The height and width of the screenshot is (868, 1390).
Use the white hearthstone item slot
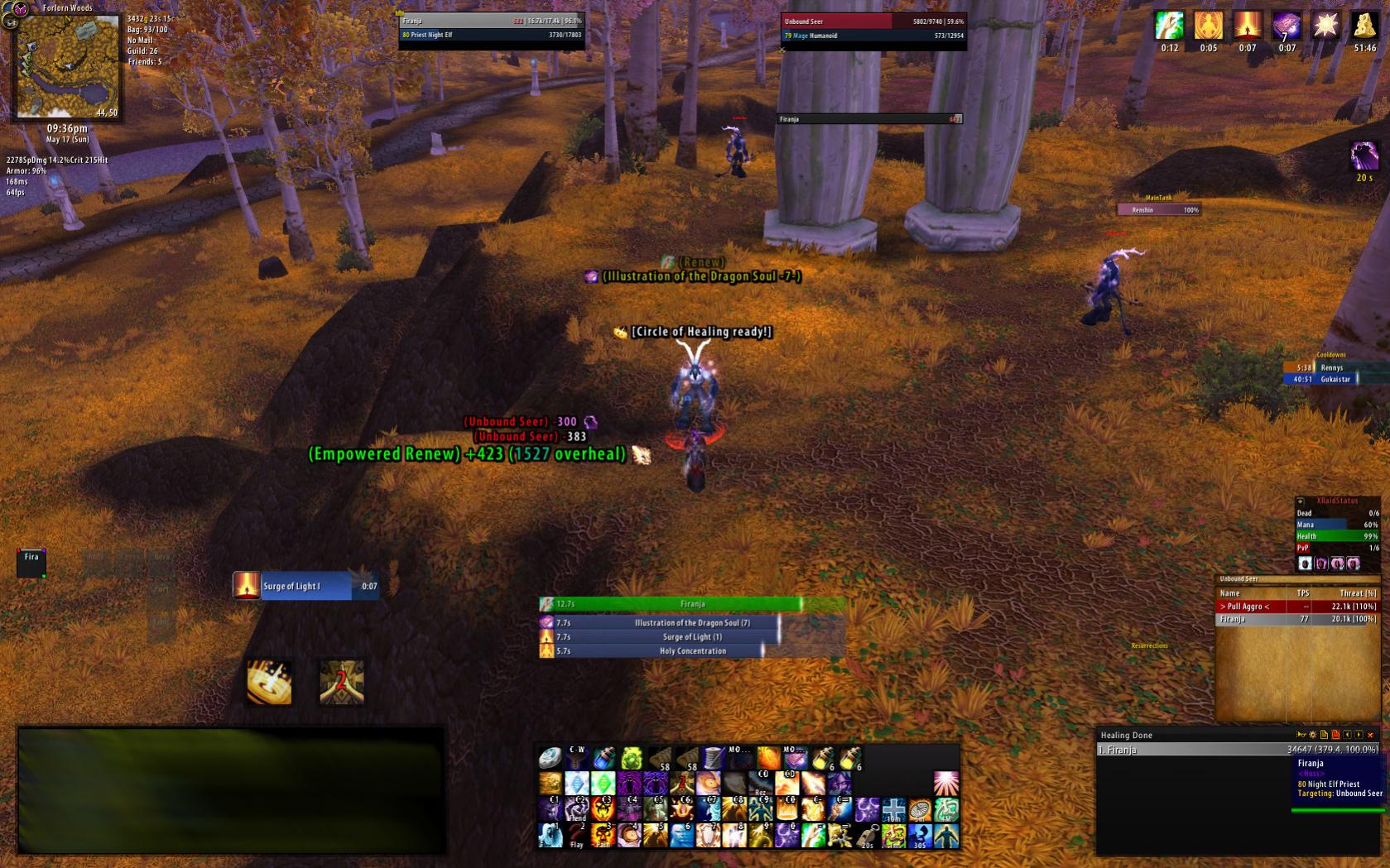(x=550, y=757)
